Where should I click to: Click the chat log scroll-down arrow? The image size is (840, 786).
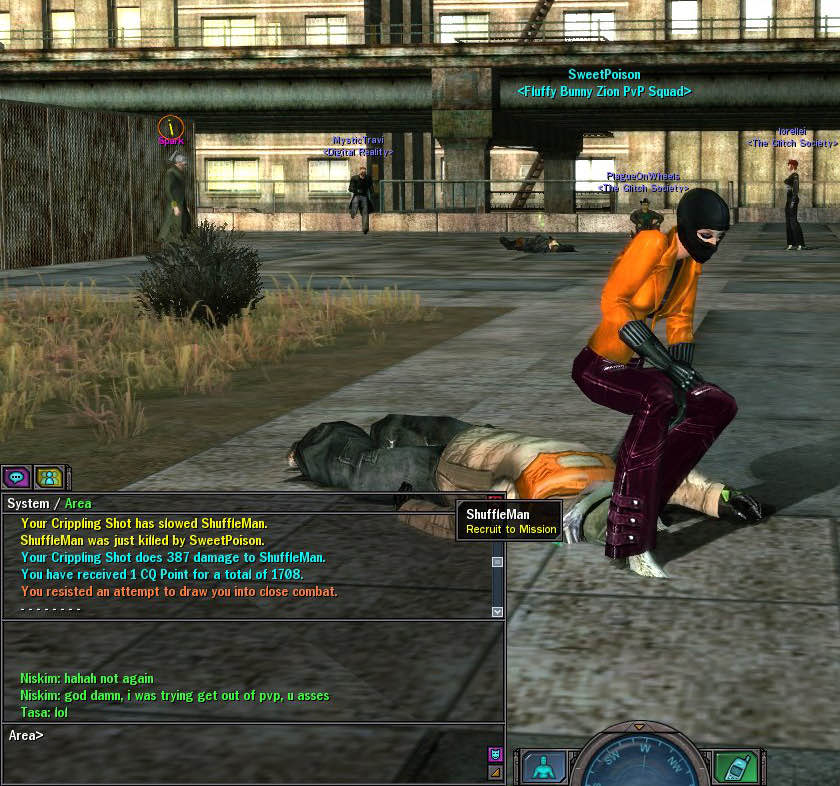(x=497, y=610)
